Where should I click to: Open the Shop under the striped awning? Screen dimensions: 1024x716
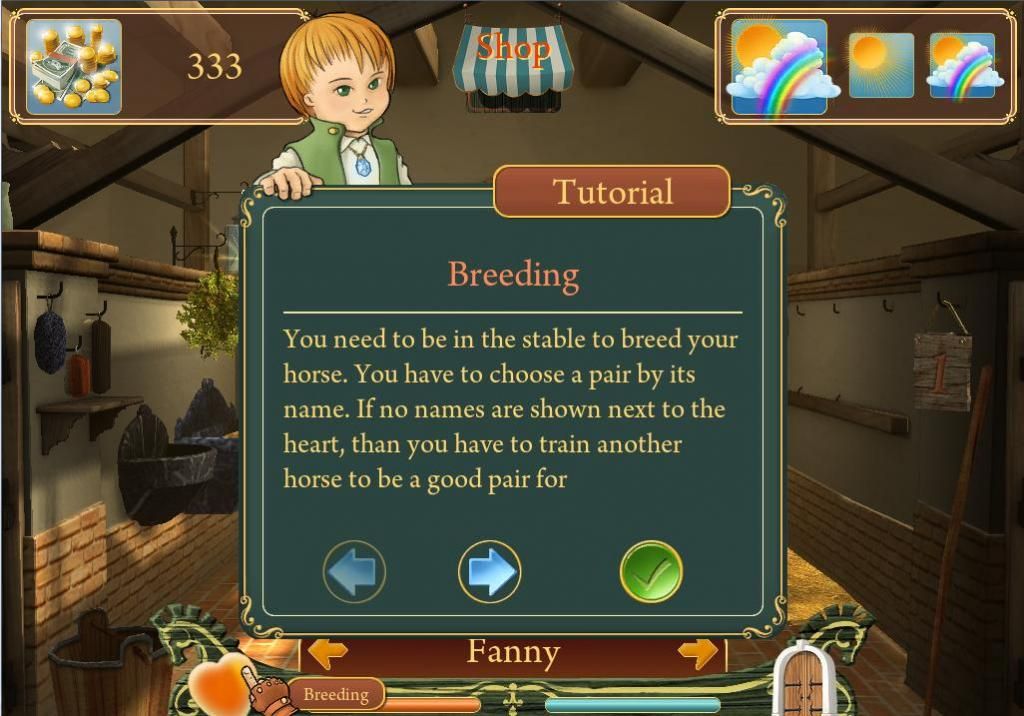[514, 62]
